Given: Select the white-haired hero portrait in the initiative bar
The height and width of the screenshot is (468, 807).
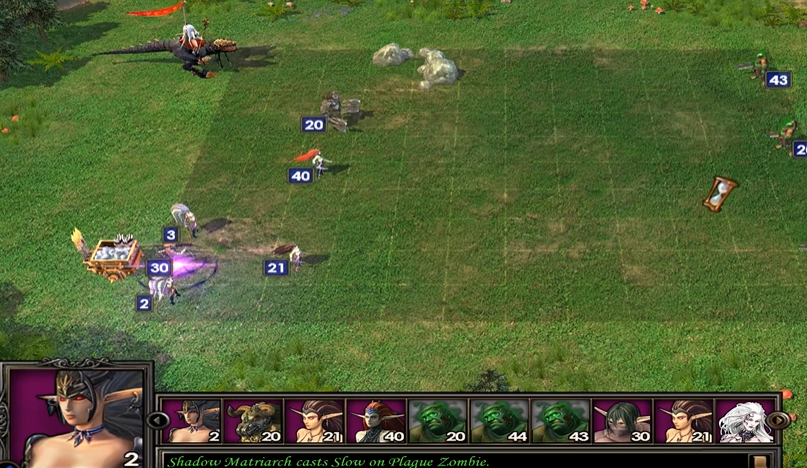Looking at the screenshot, I should (744, 421).
